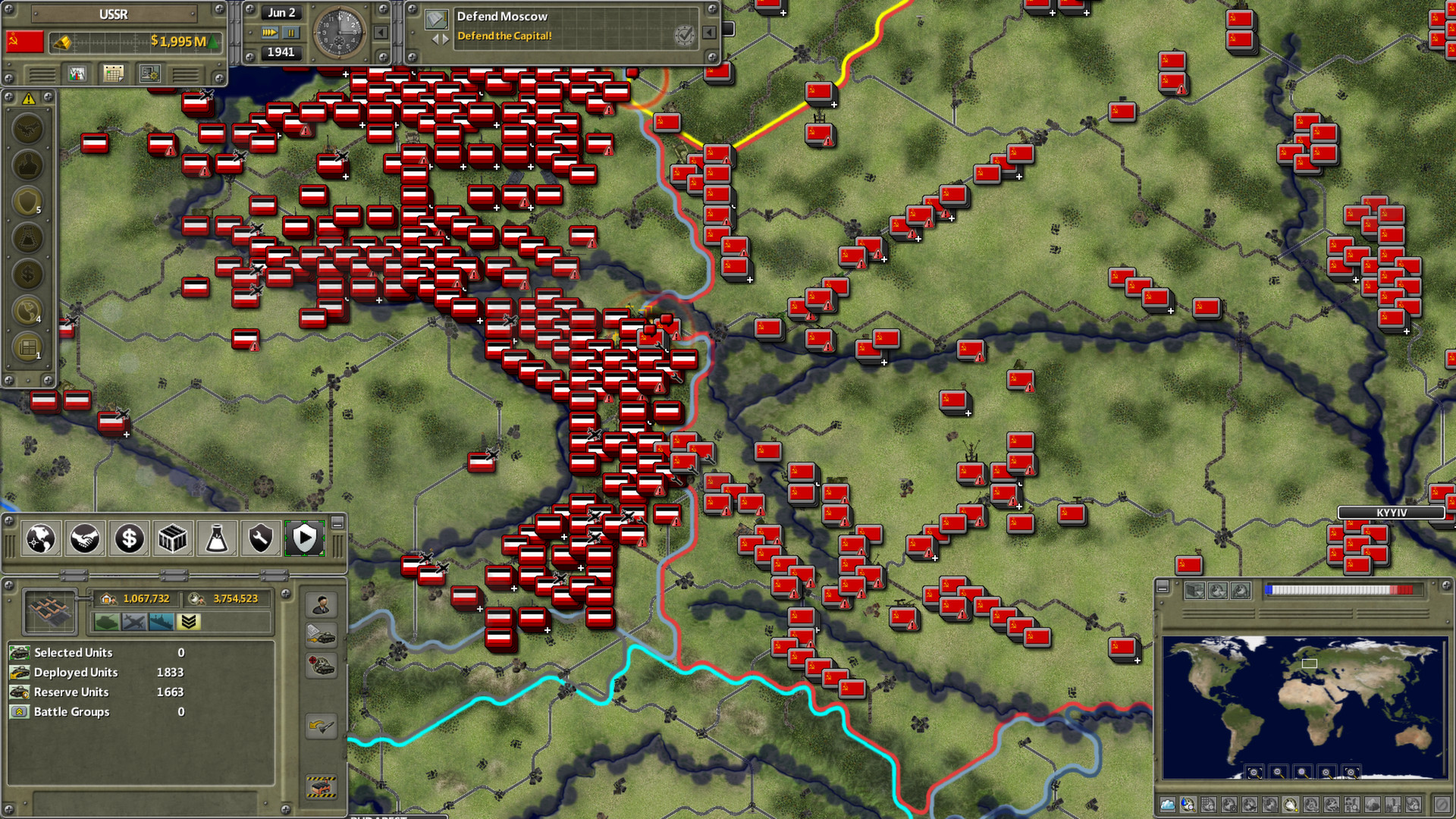Screen dimensions: 1456x819
Task: Open the calendar icon in the top panel
Action: (112, 74)
